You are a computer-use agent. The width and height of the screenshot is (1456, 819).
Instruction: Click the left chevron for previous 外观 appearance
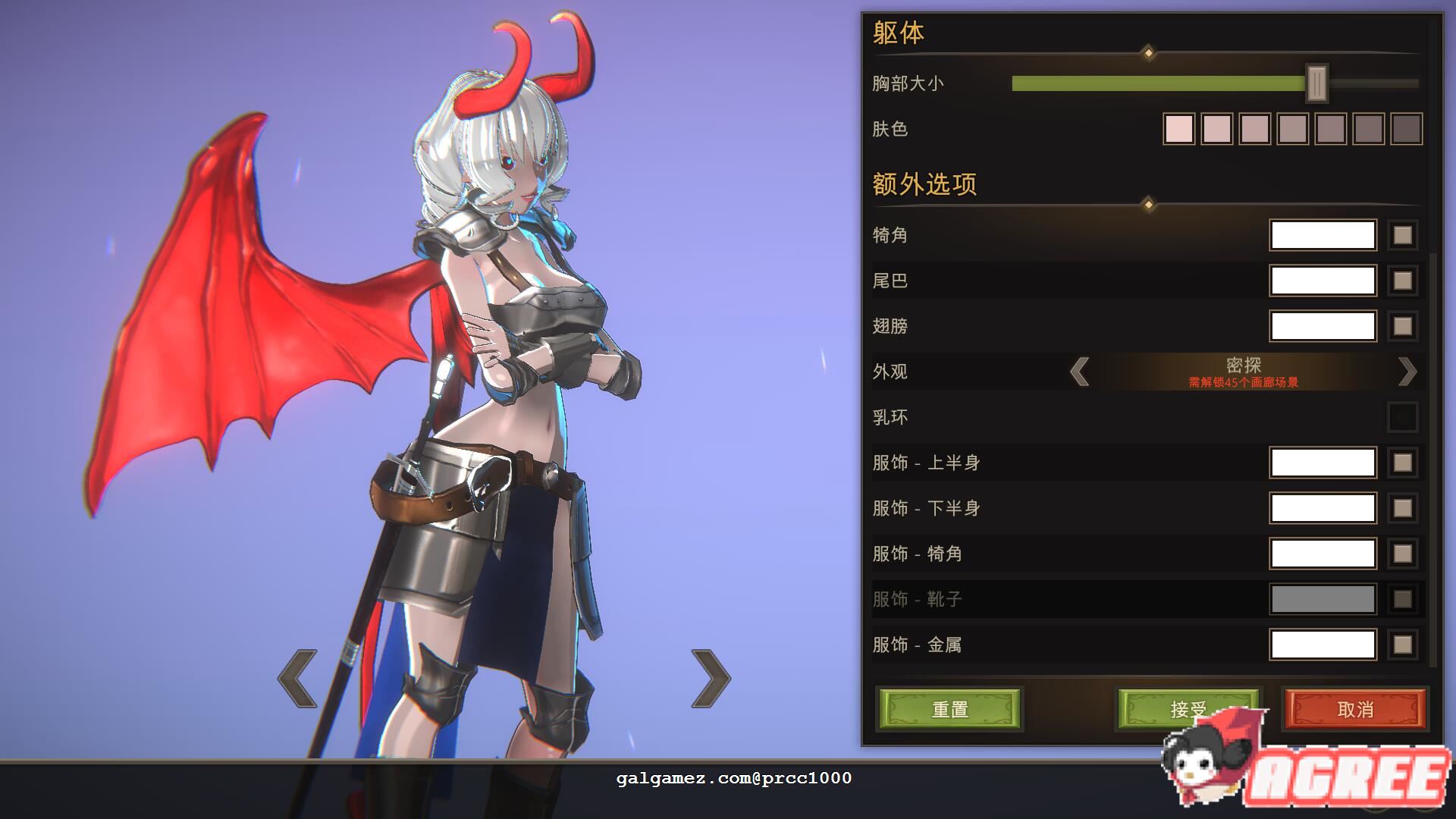(x=1080, y=372)
